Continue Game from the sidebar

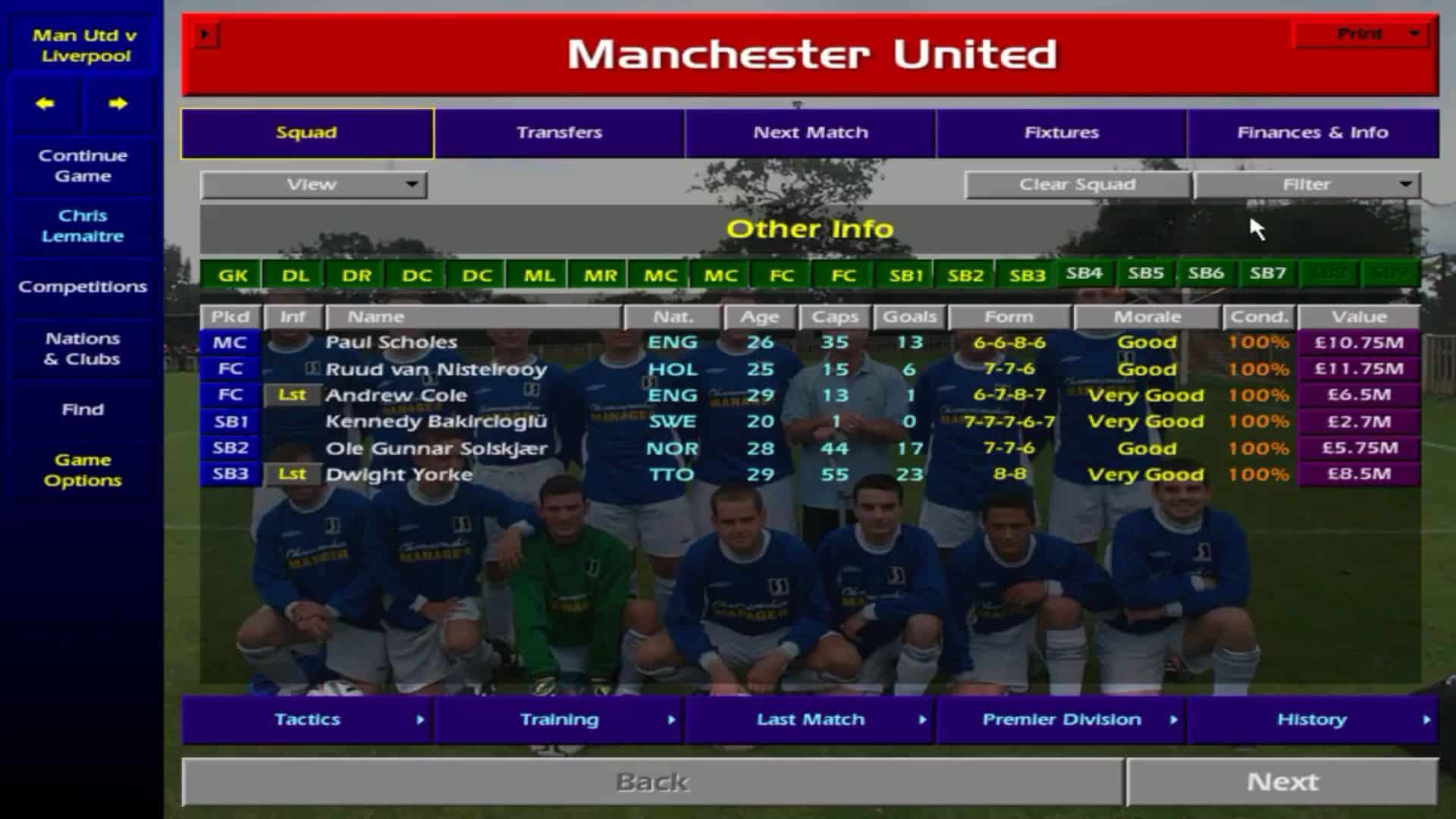(83, 165)
